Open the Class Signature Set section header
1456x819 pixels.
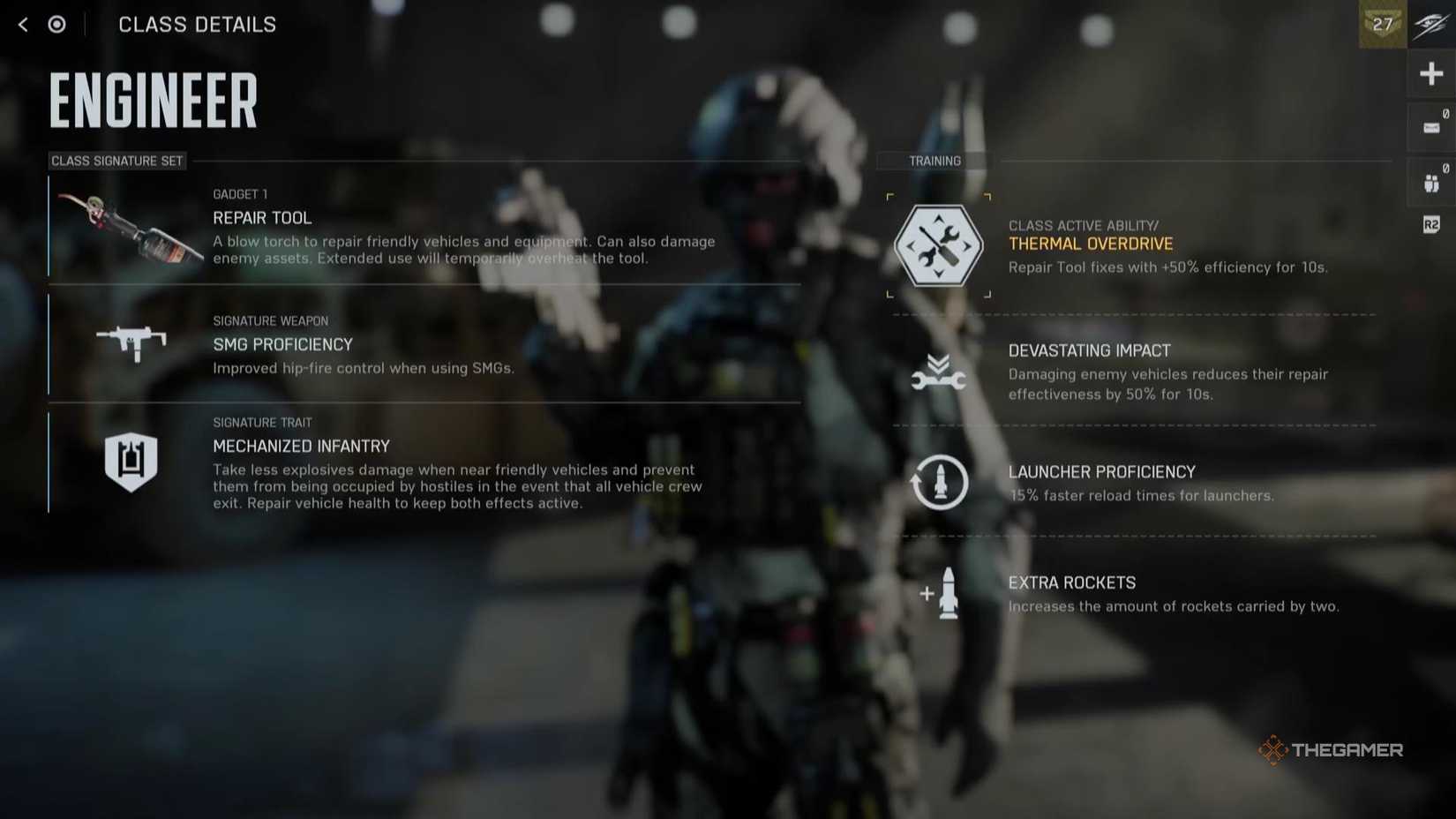point(116,161)
